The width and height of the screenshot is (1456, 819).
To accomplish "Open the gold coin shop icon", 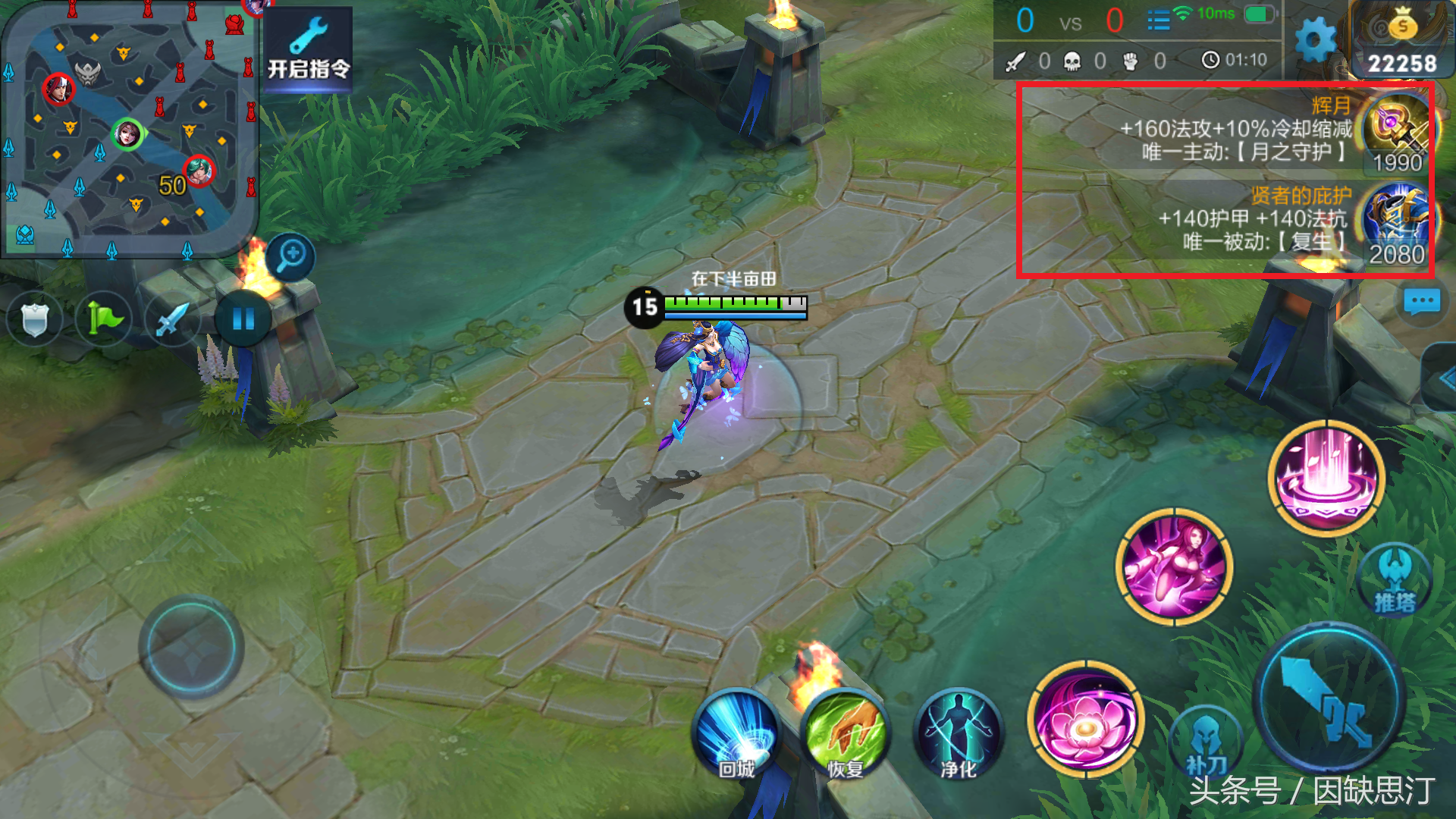I will (1402, 39).
